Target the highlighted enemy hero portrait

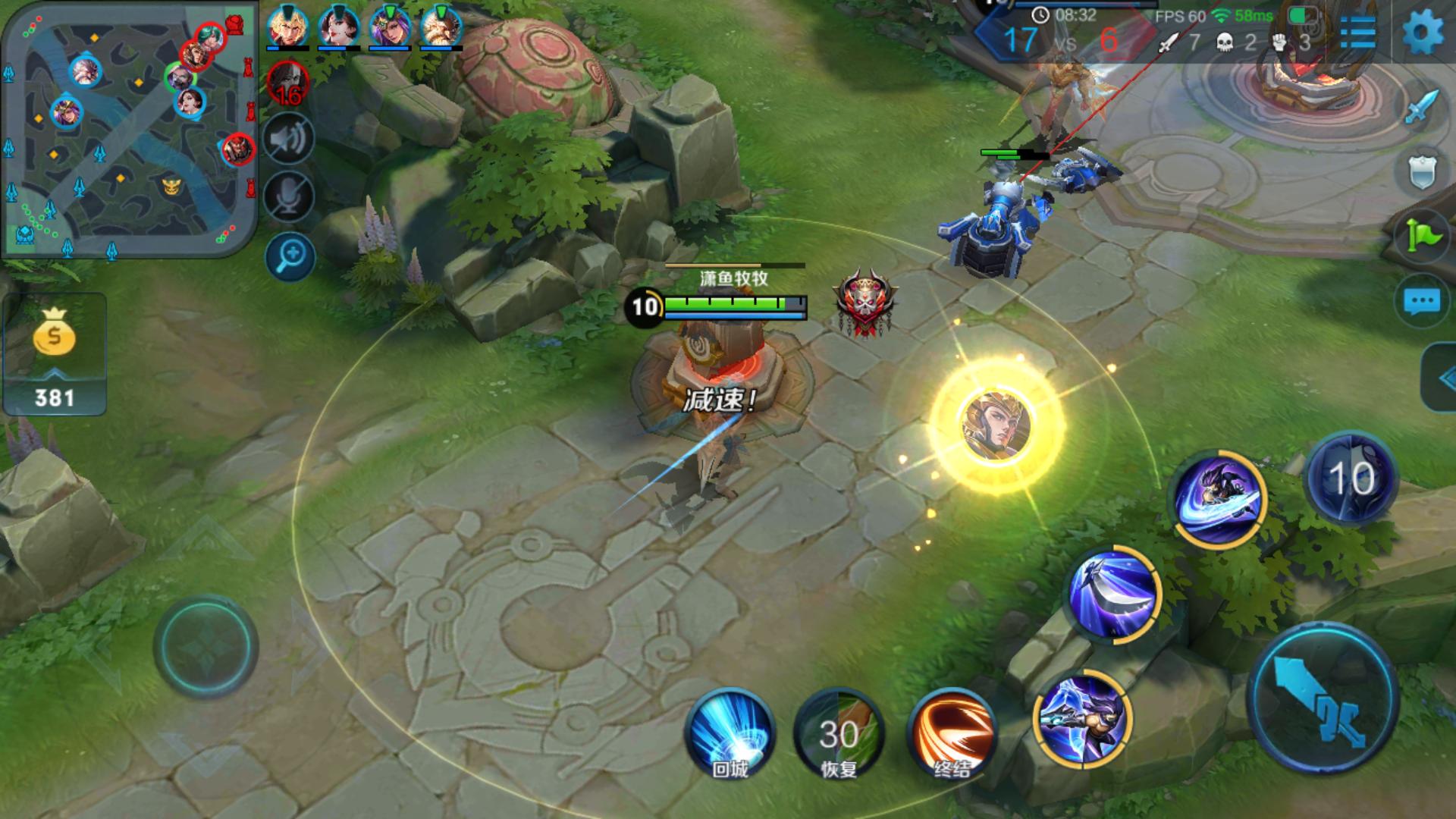(996, 425)
